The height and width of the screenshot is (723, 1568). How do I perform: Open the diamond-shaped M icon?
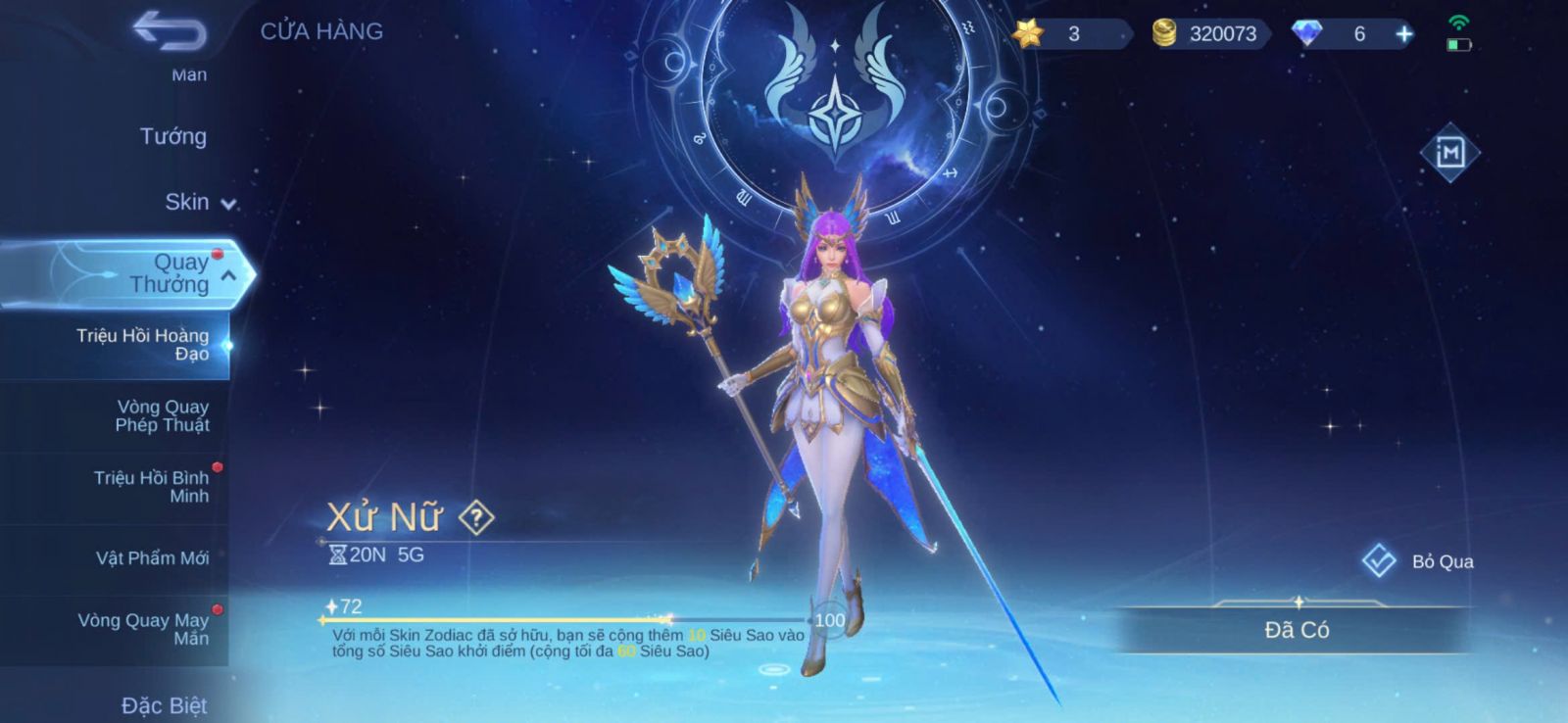tap(1449, 153)
